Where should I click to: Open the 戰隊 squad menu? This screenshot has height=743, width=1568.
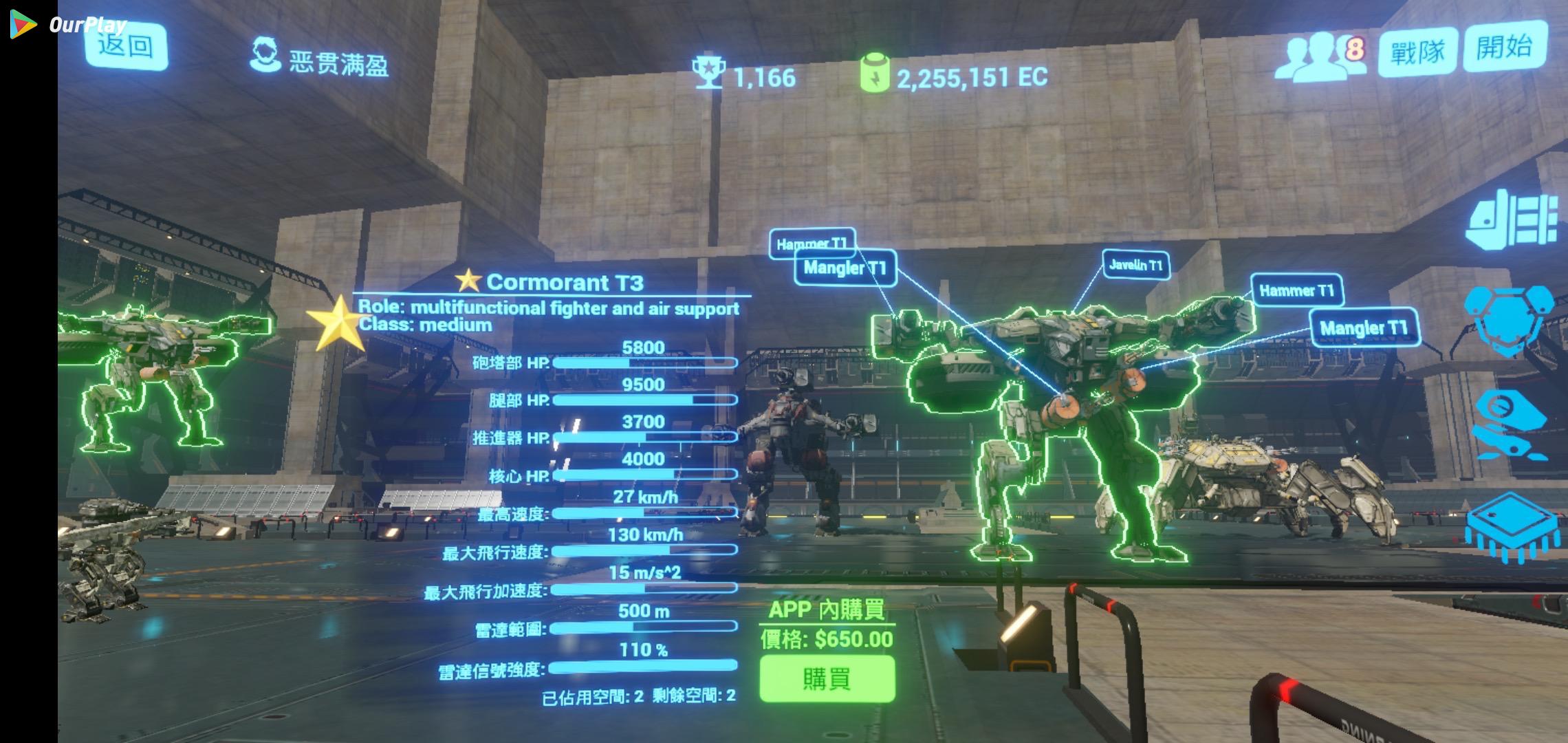pyautogui.click(x=1417, y=52)
